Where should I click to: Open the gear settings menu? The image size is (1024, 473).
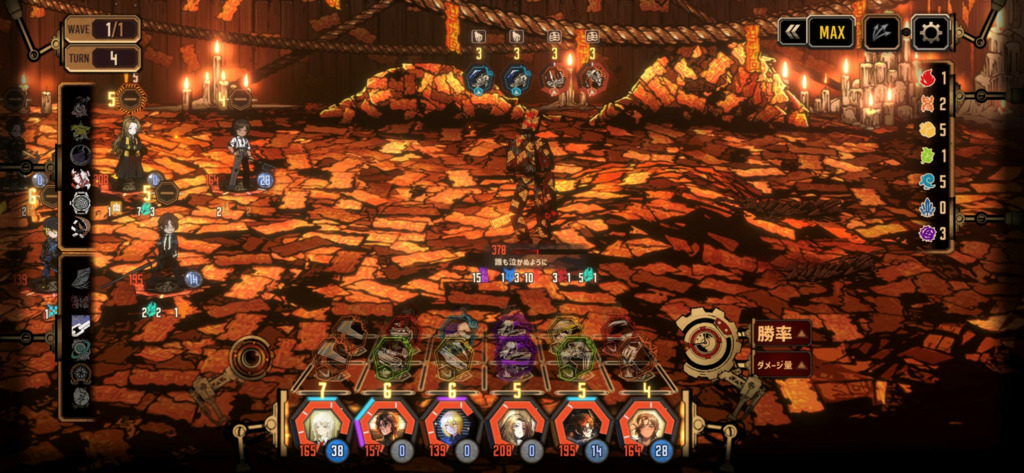(x=930, y=32)
